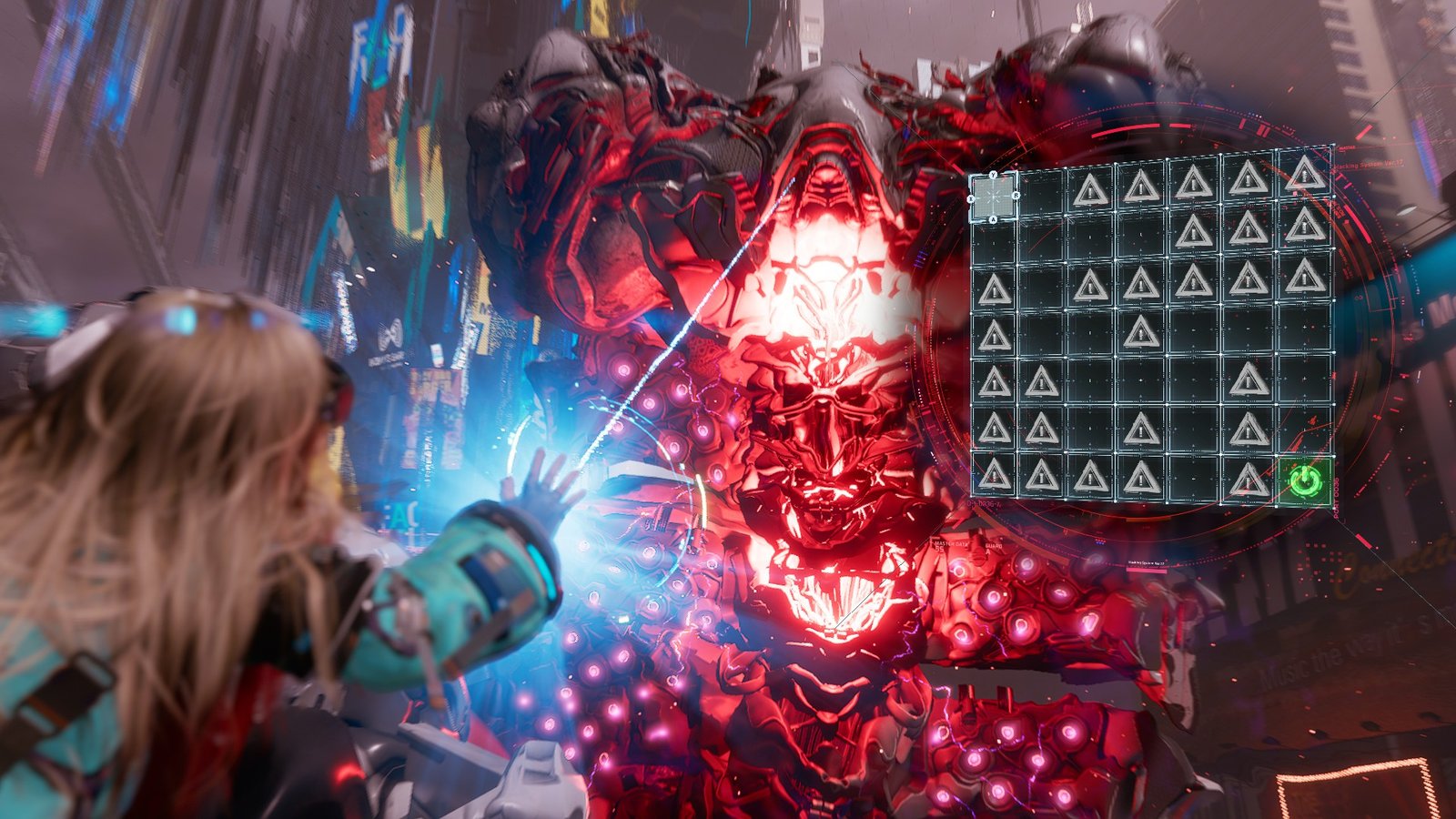Image resolution: width=1456 pixels, height=819 pixels.
Task: Toggle the X prompt on the cursor tile's left side
Action: (970, 199)
